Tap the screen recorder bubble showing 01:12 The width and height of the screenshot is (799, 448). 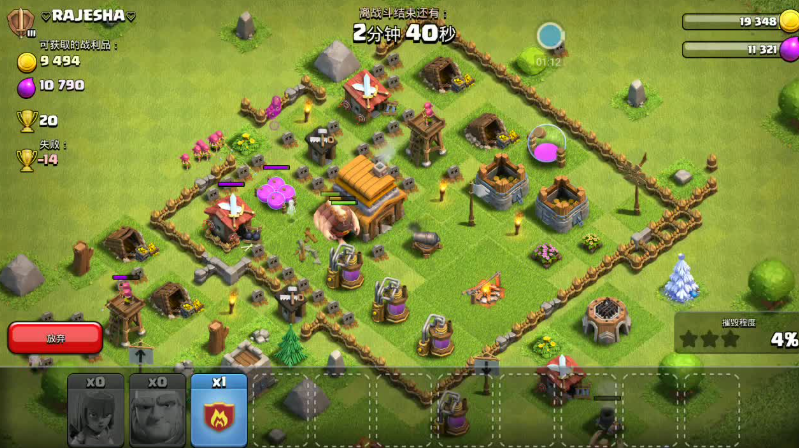coord(550,38)
